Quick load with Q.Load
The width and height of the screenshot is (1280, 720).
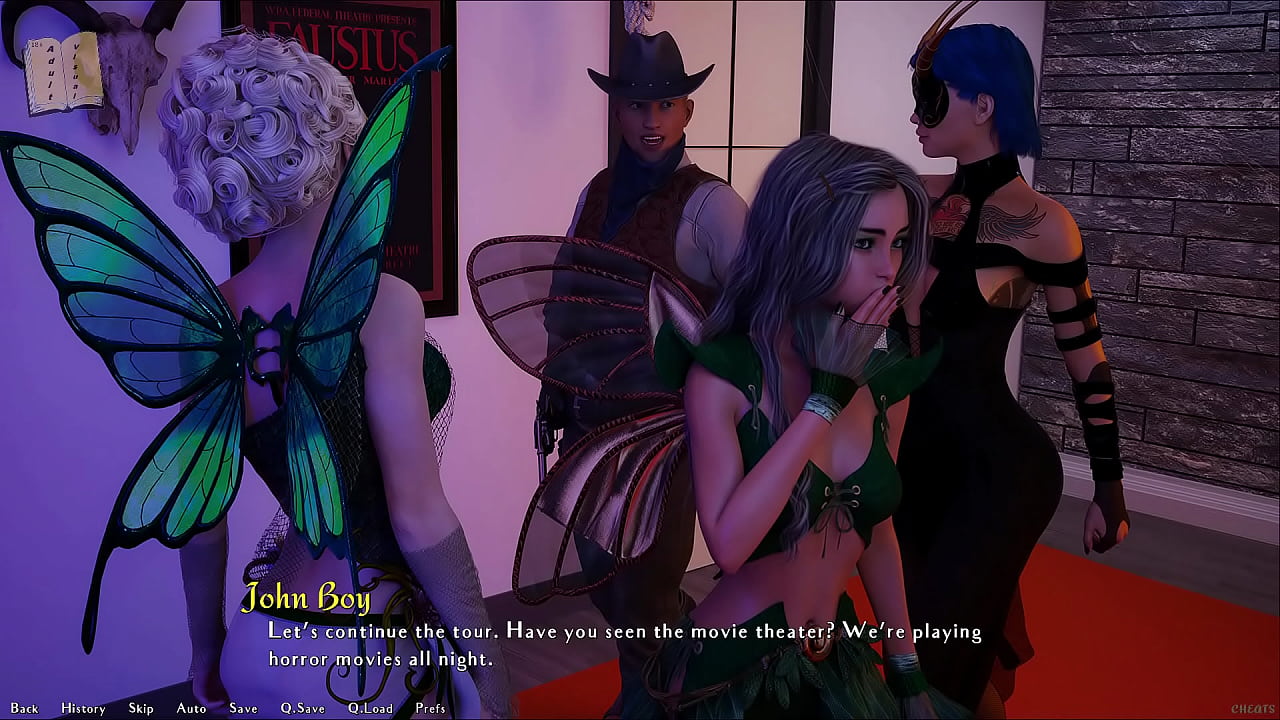370,708
